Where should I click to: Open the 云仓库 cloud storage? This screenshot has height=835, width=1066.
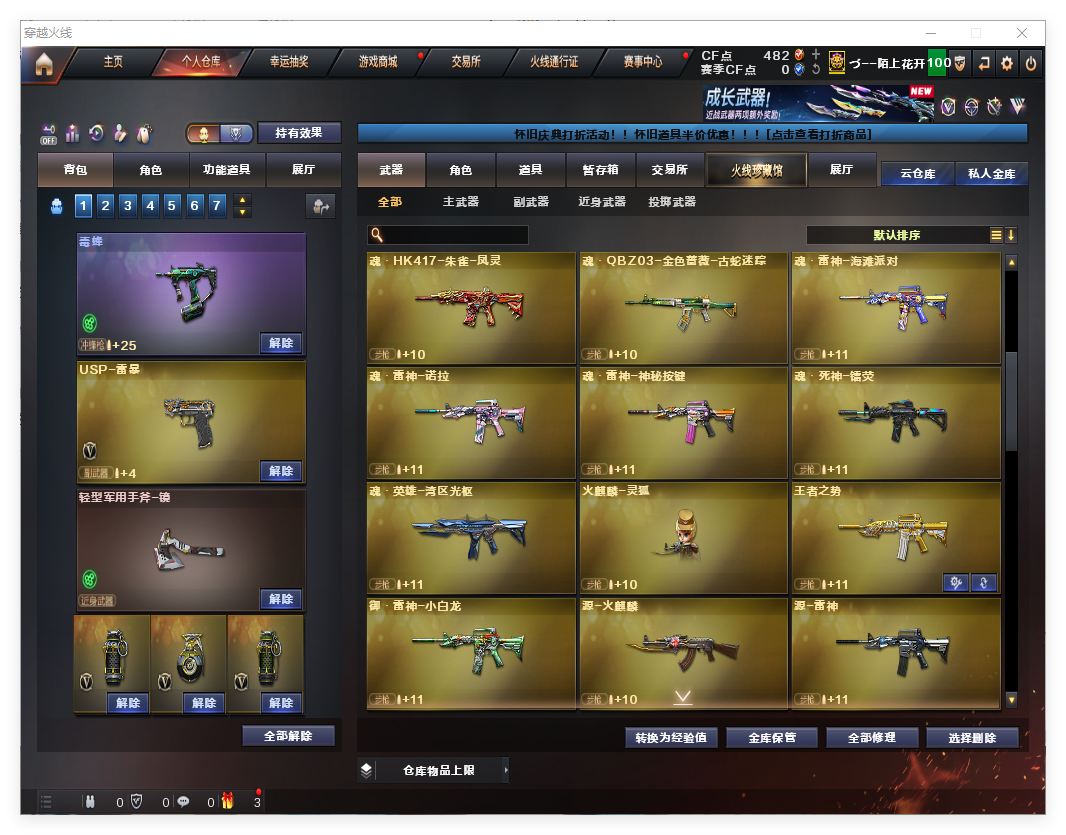click(x=917, y=173)
